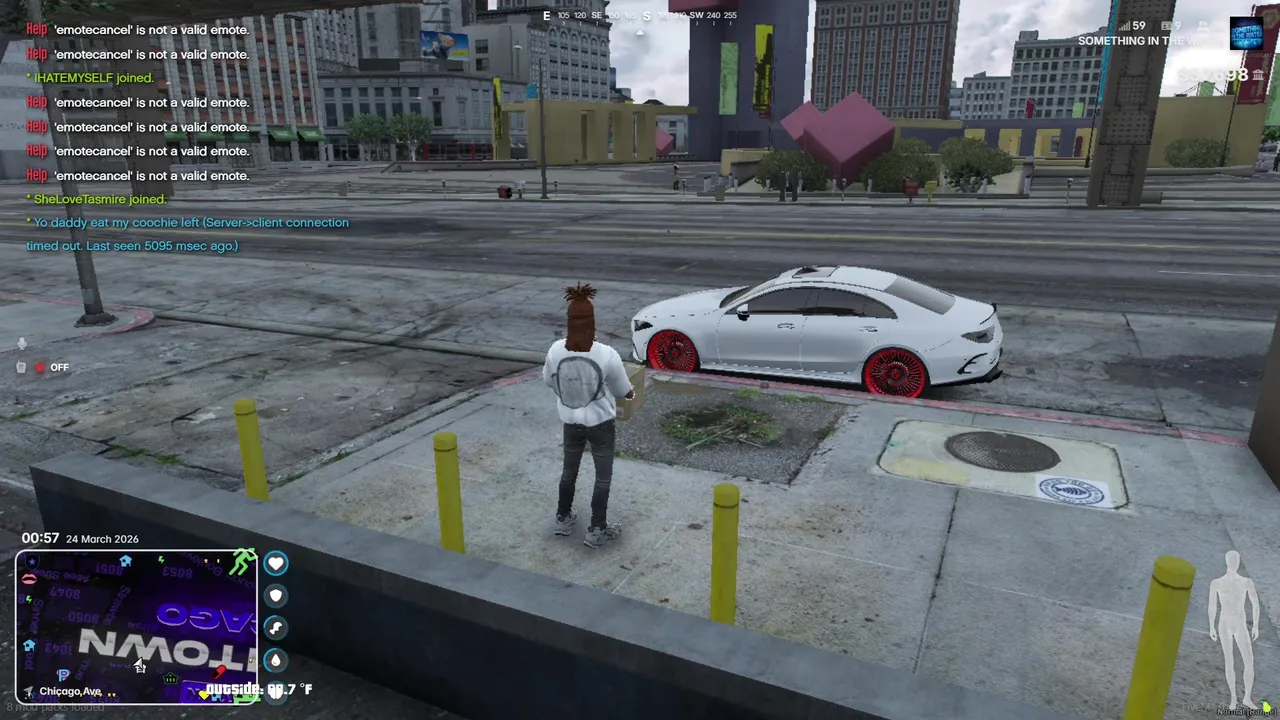Select the red pill marker on minimap
Viewport: 1280px width, 720px height.
pyautogui.click(x=219, y=671)
